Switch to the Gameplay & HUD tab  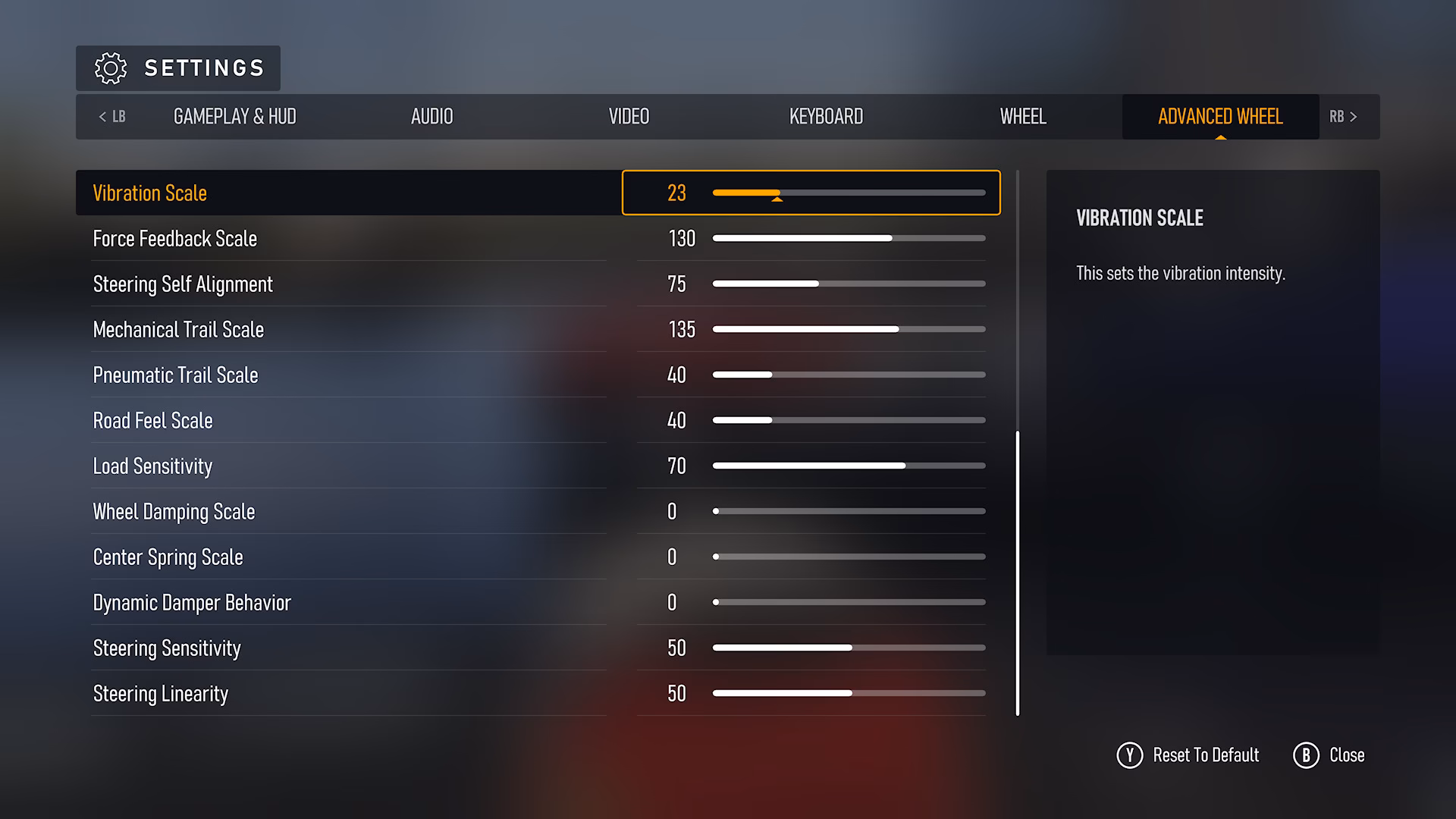pyautogui.click(x=235, y=117)
